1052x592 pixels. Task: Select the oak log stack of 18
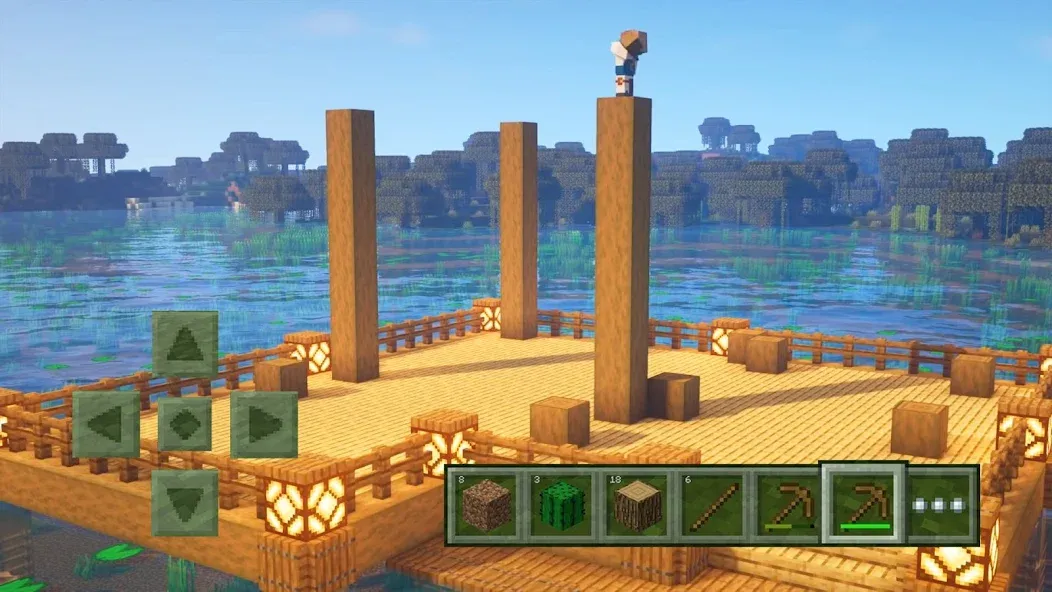coord(636,506)
